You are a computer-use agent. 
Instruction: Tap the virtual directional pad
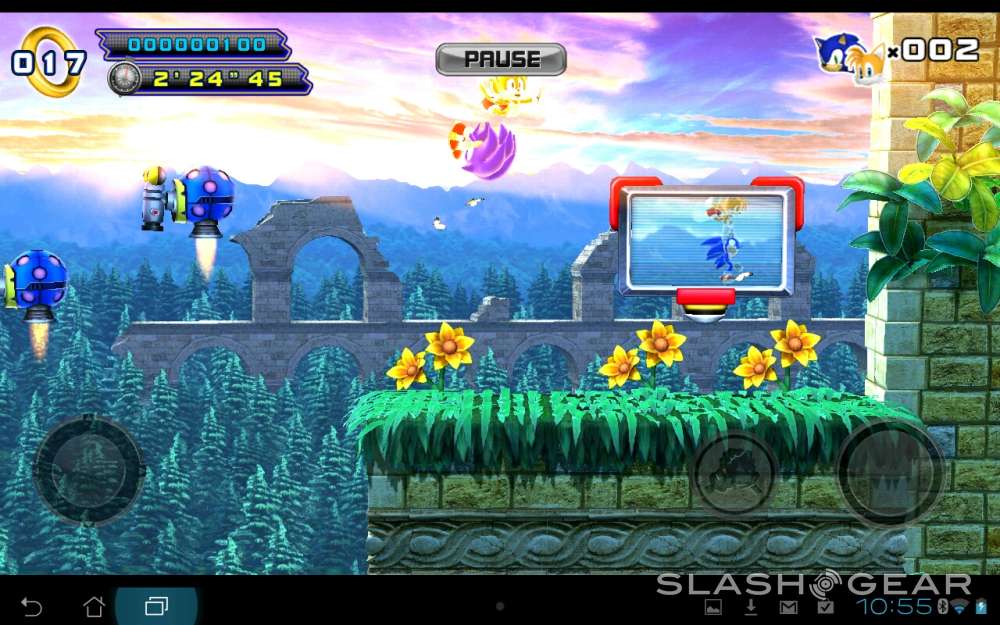[89, 469]
